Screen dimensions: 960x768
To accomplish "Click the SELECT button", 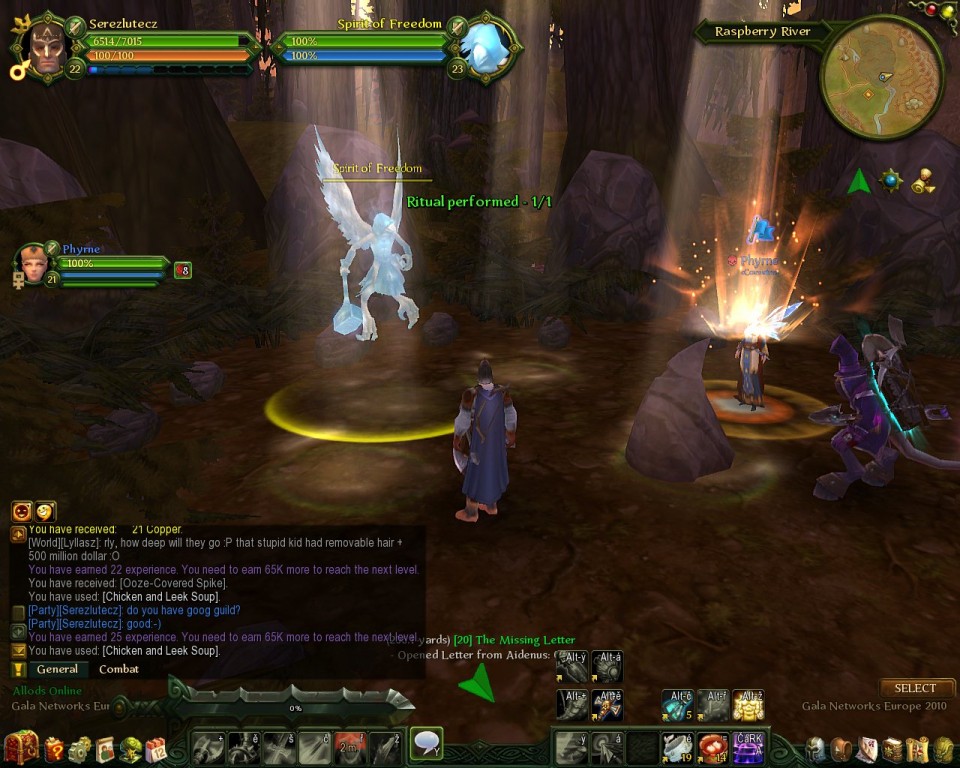I will click(915, 688).
